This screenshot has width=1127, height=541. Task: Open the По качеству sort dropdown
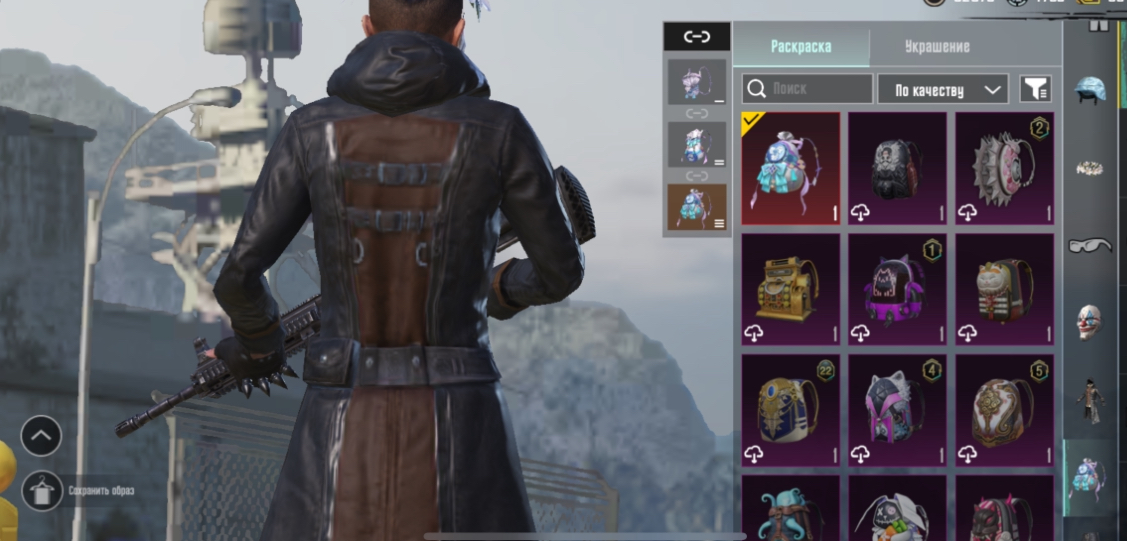pyautogui.click(x=942, y=89)
